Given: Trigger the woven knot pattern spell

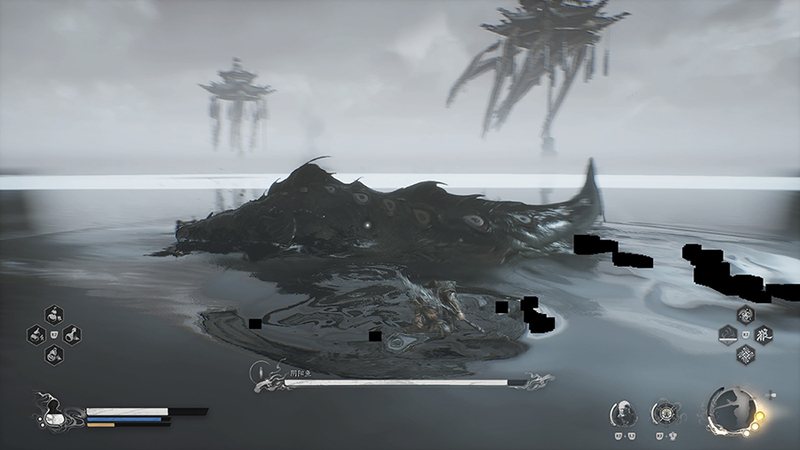Looking at the screenshot, I should point(745,353).
